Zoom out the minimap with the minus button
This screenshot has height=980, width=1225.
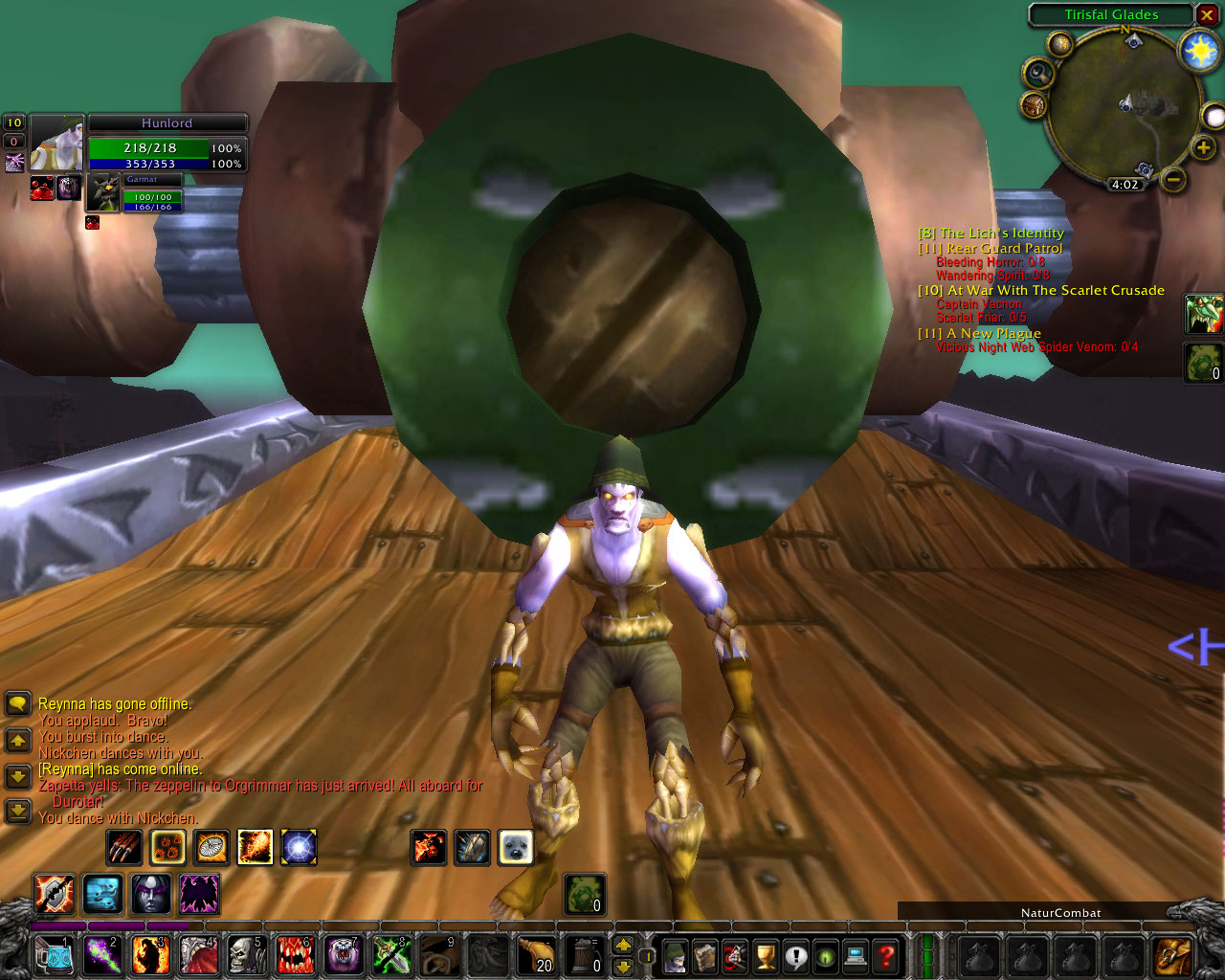[1175, 179]
